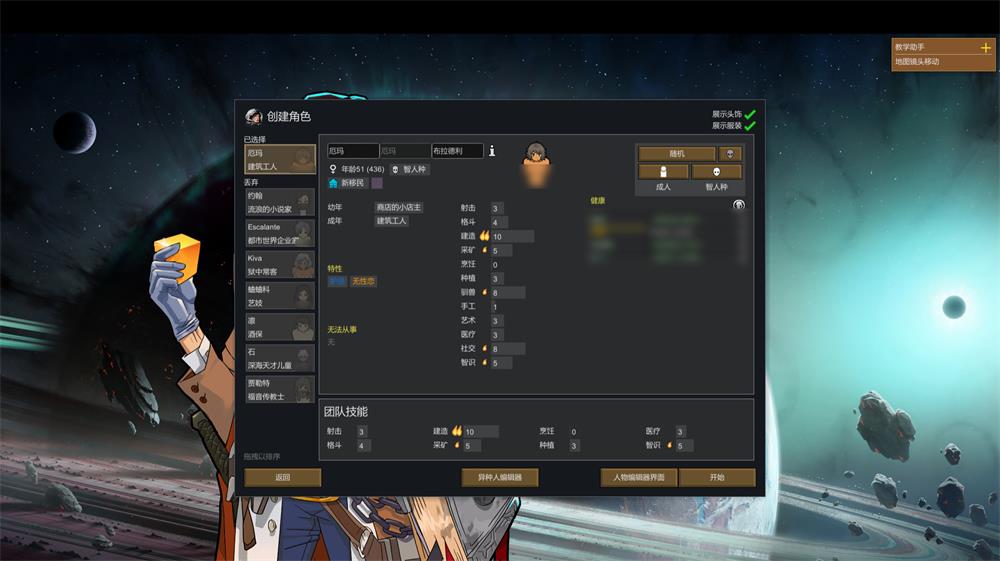Viewport: 1000px width, 561px height.
Task: Select Kiva 狱中常客 pawn entry
Action: coord(280,265)
